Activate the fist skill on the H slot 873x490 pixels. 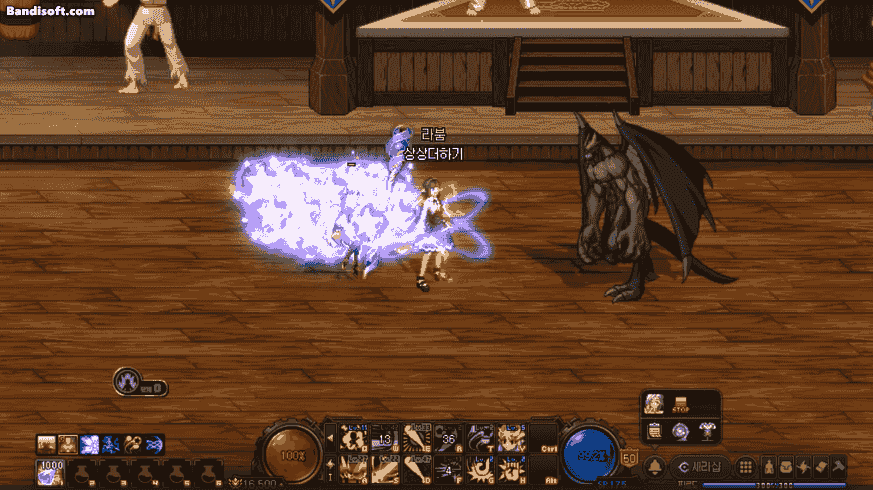click(x=512, y=468)
